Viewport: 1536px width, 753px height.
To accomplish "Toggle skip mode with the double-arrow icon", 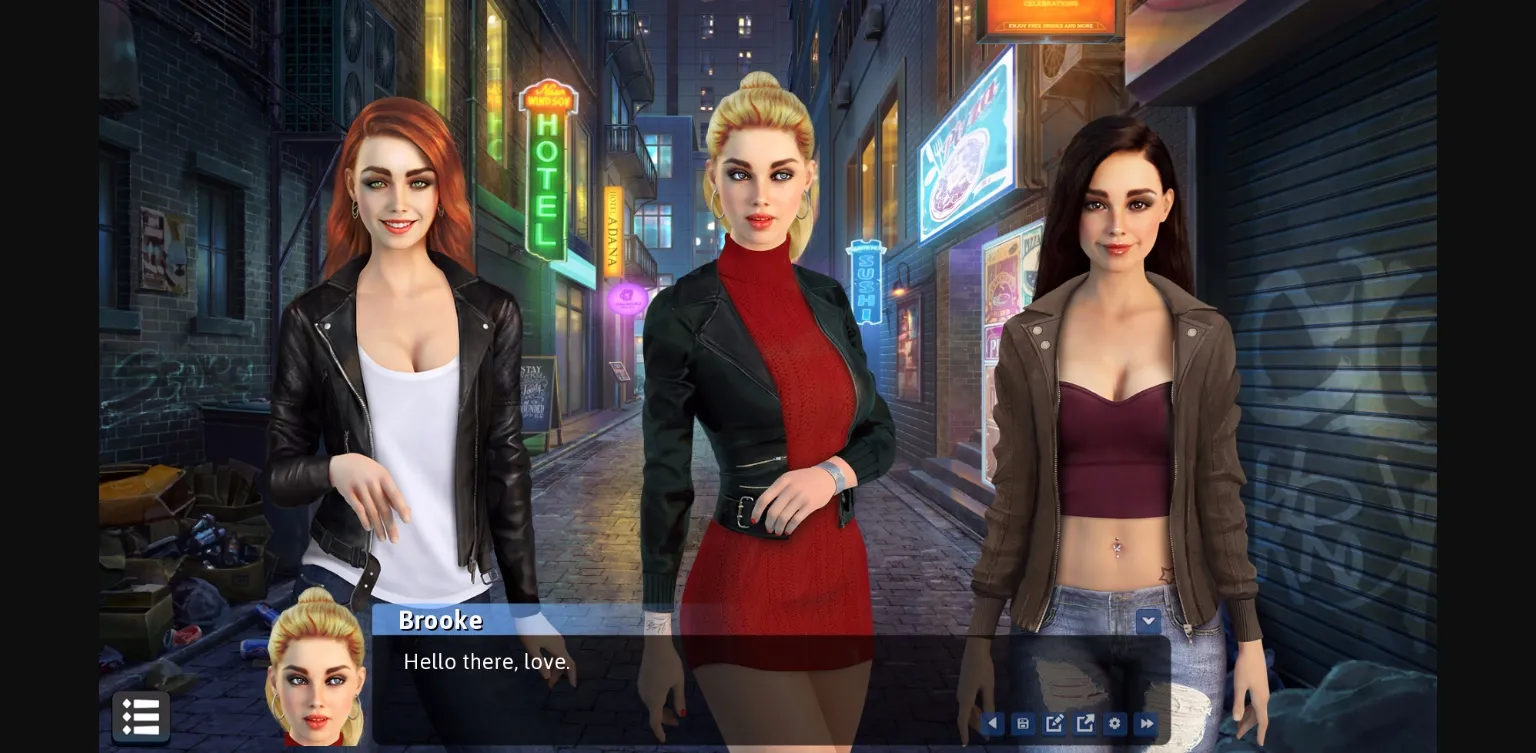I will [1145, 723].
